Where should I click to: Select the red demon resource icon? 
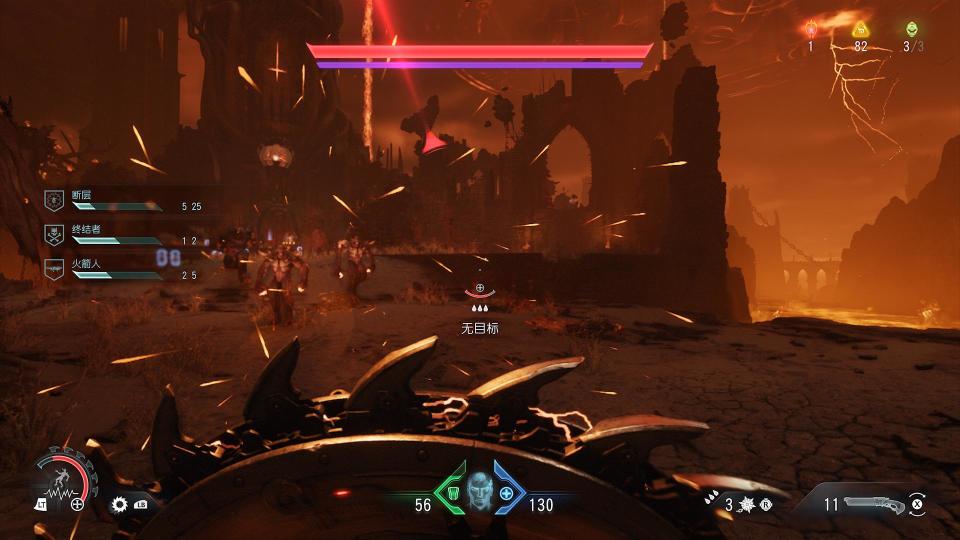[812, 29]
